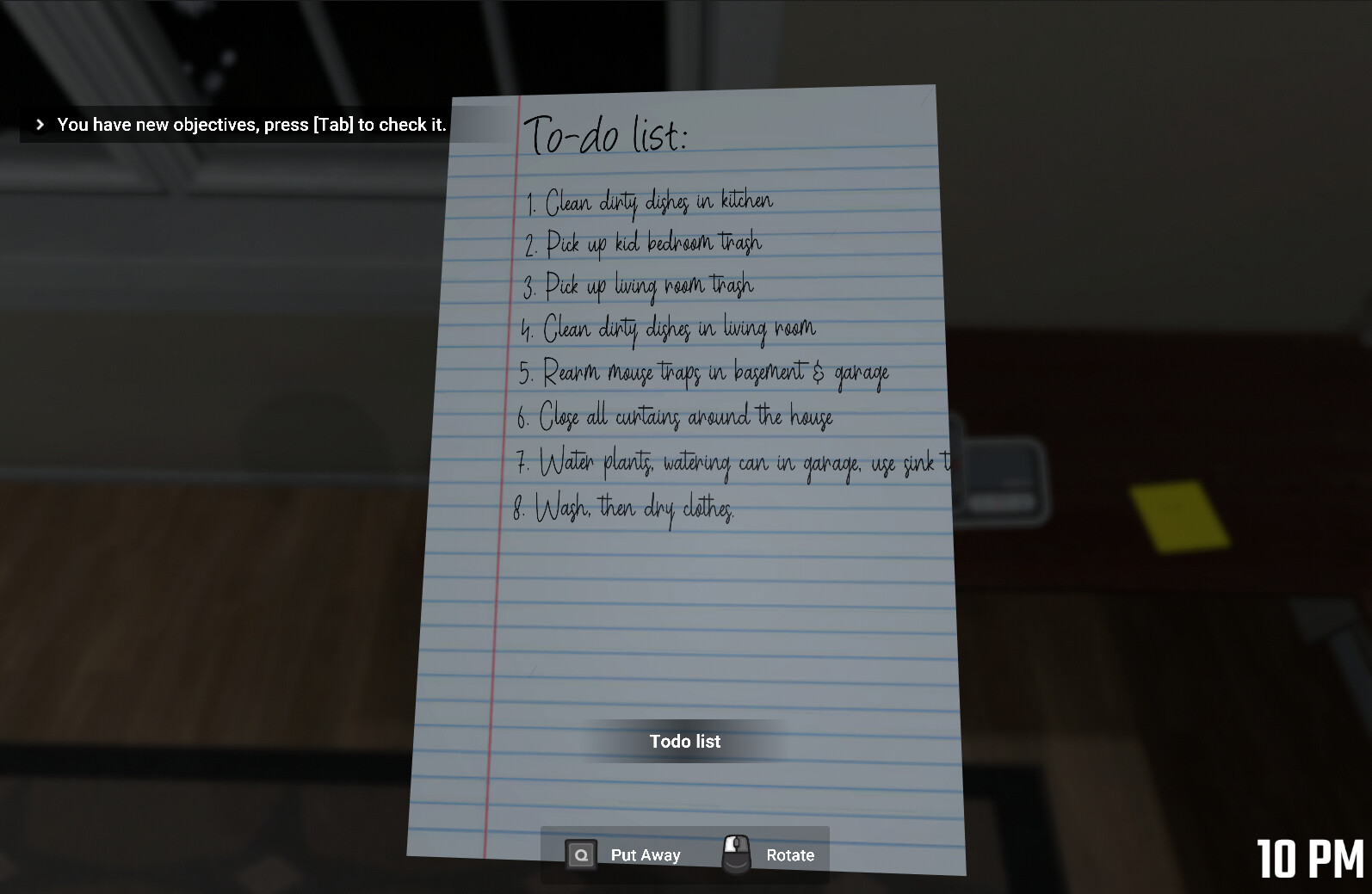The height and width of the screenshot is (894, 1372).
Task: Open task 5 'Rearm mouse traps' details
Action: [x=703, y=373]
